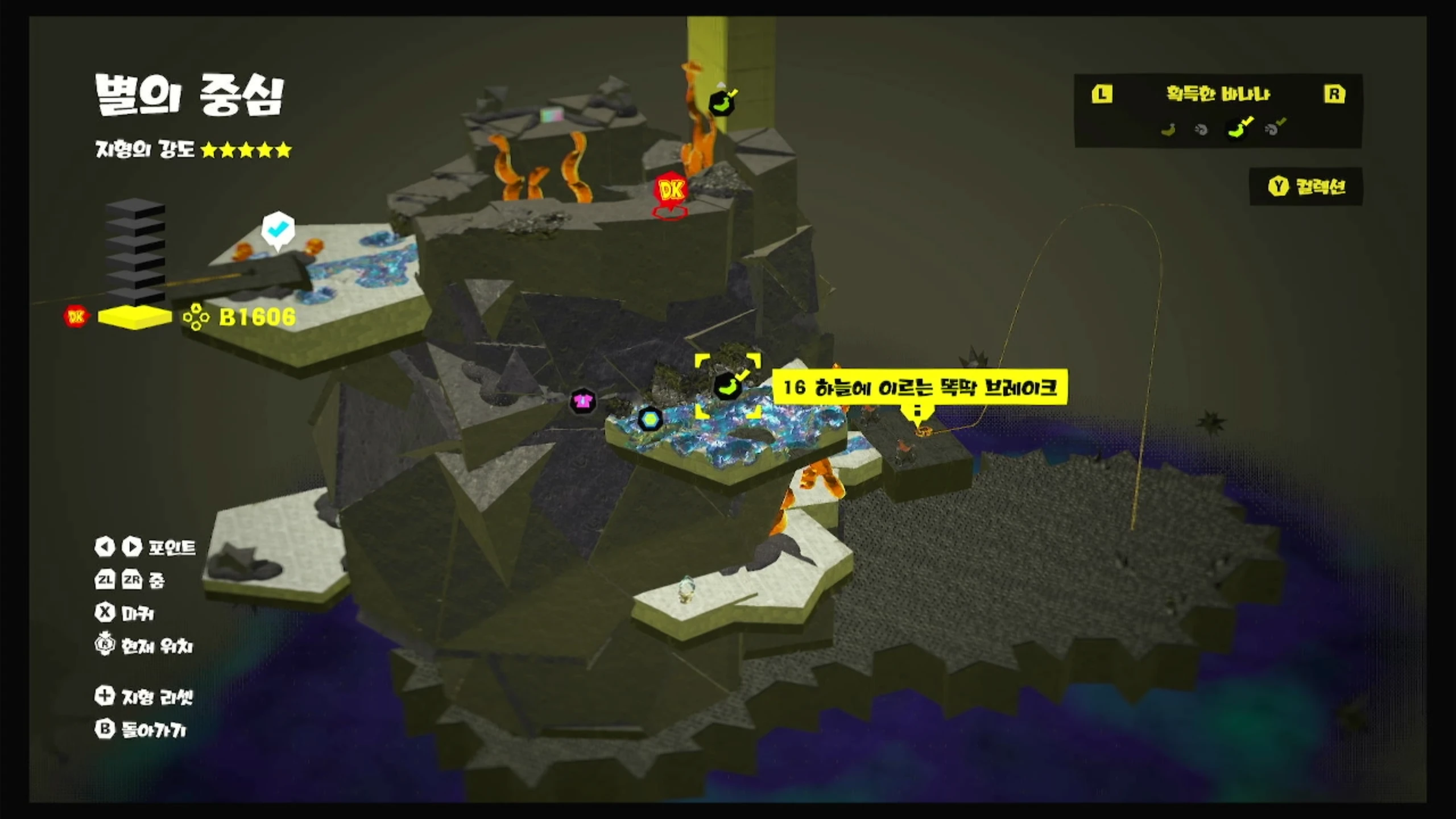
Task: Pick the collected banana marker beside the yellow pillar
Action: click(722, 104)
